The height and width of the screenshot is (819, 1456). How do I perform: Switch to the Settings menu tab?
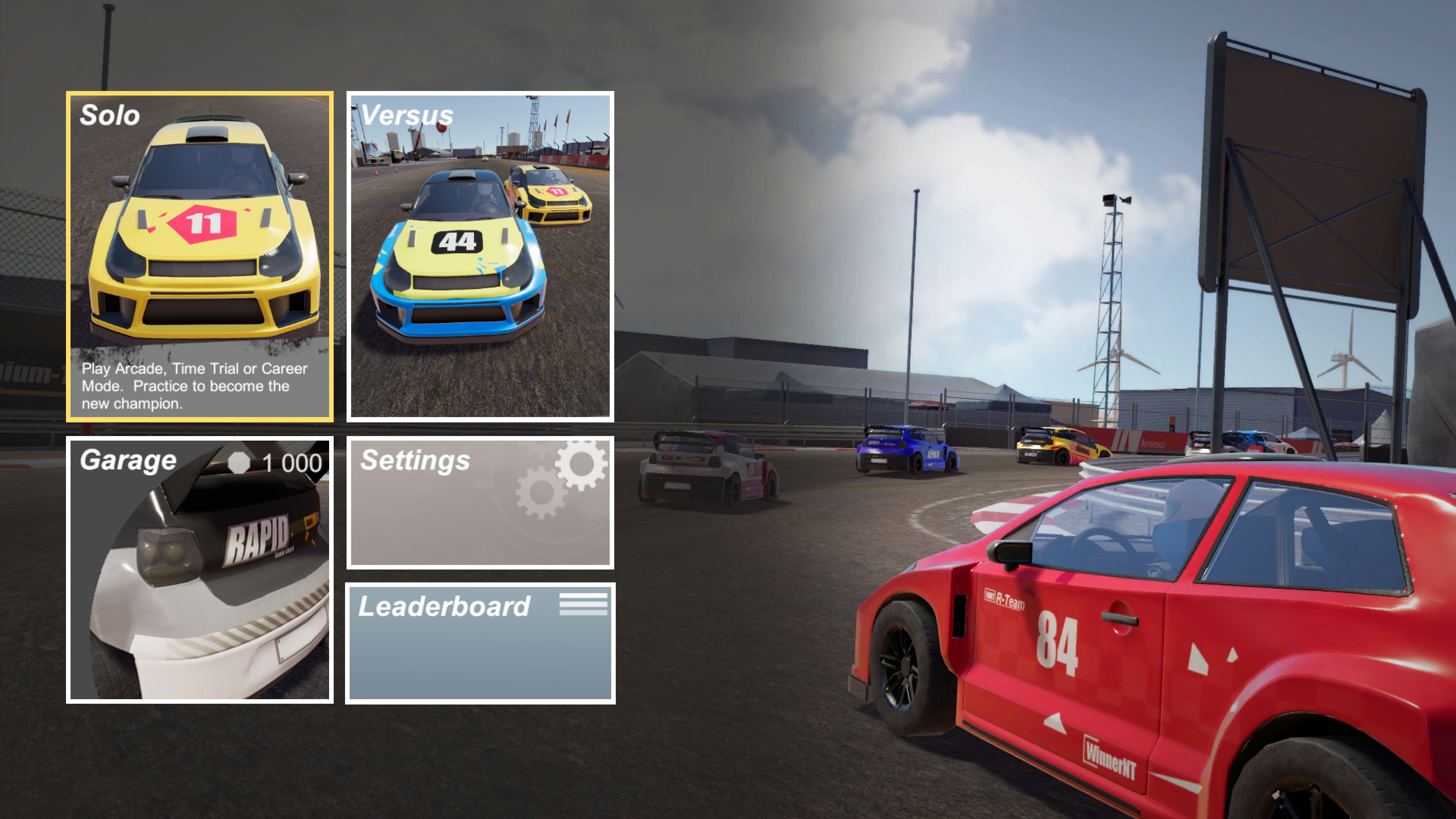[x=480, y=503]
